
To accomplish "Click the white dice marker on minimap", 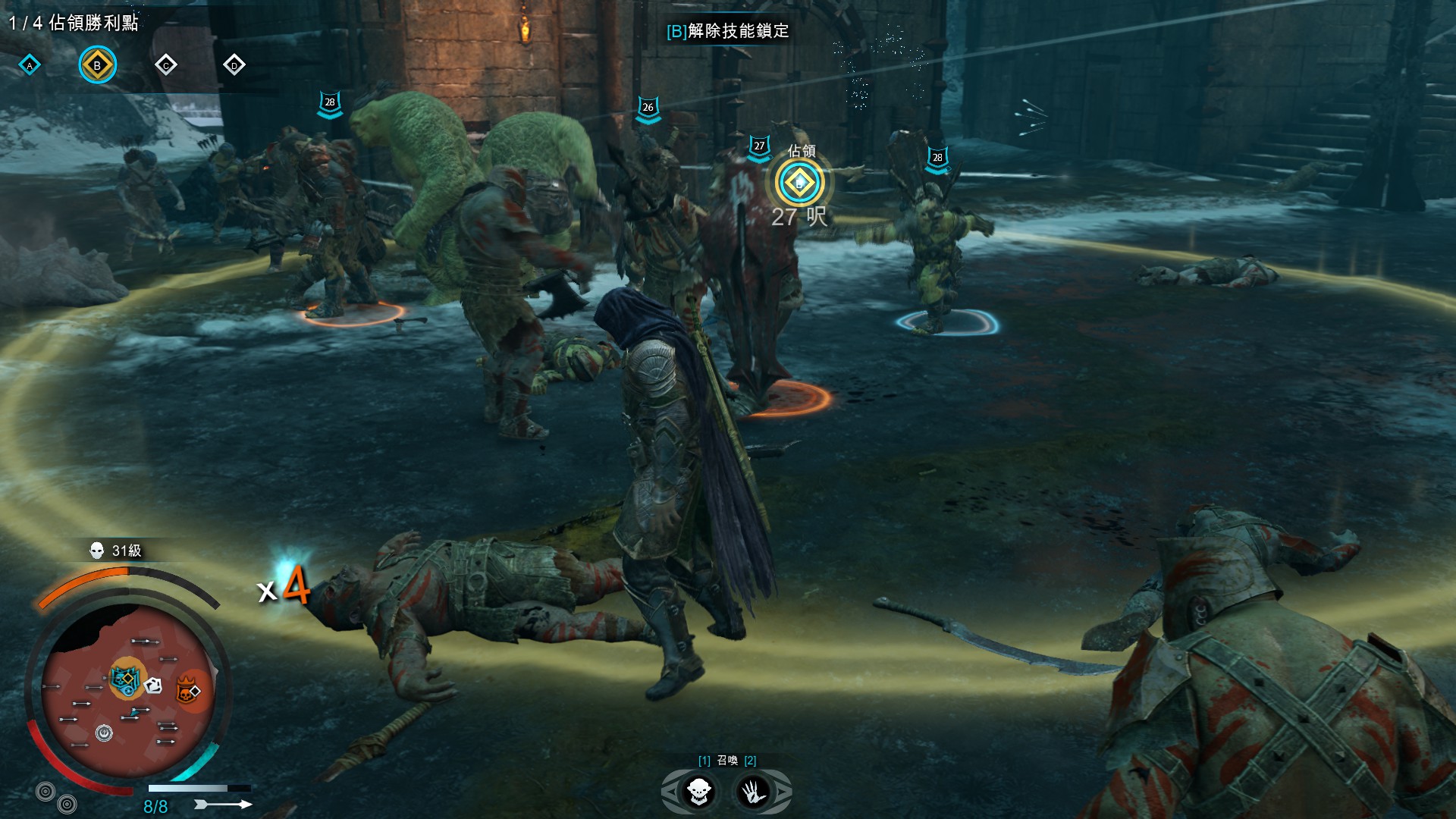I will [152, 686].
